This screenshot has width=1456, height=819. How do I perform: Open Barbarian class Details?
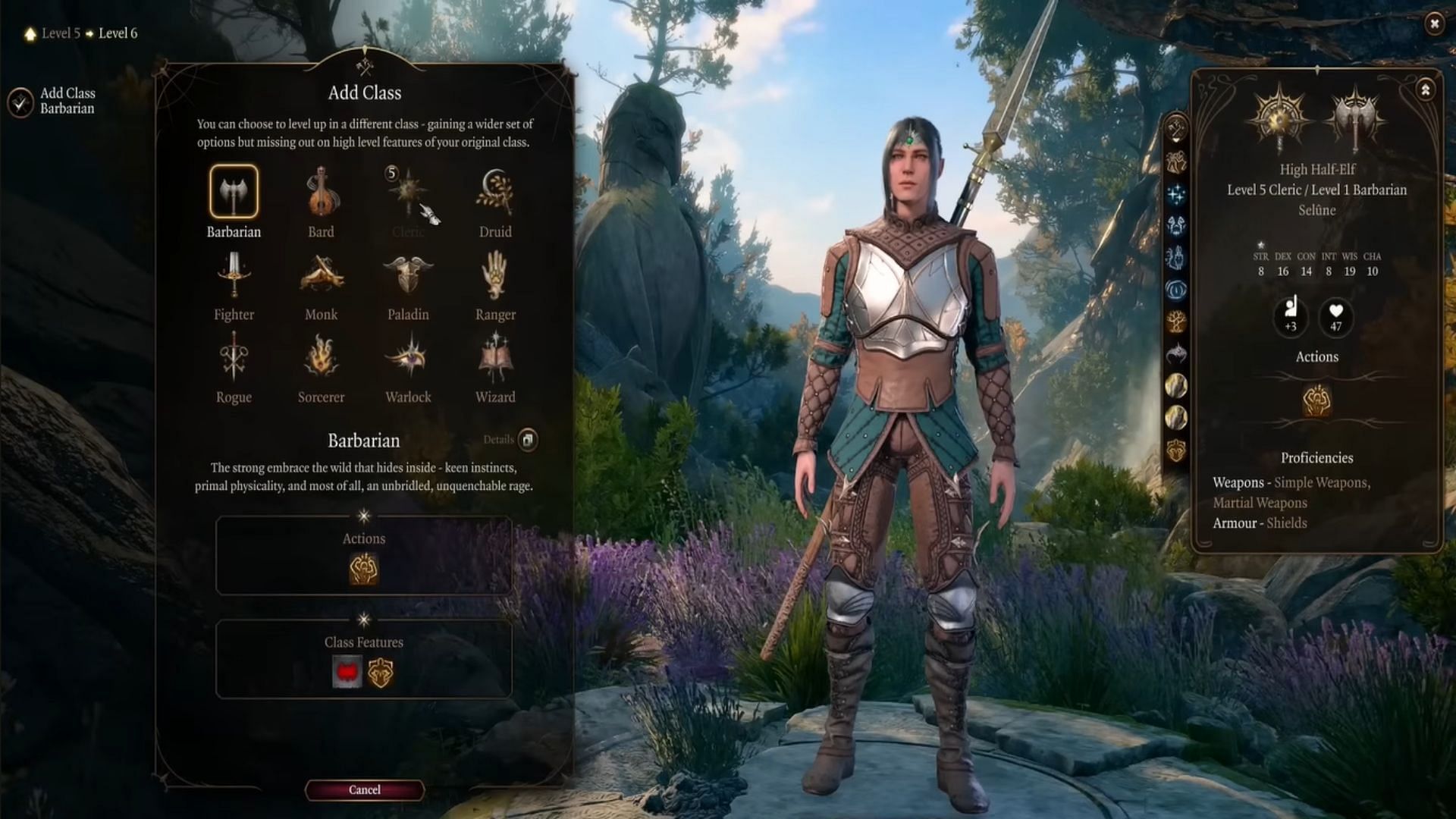pos(528,439)
